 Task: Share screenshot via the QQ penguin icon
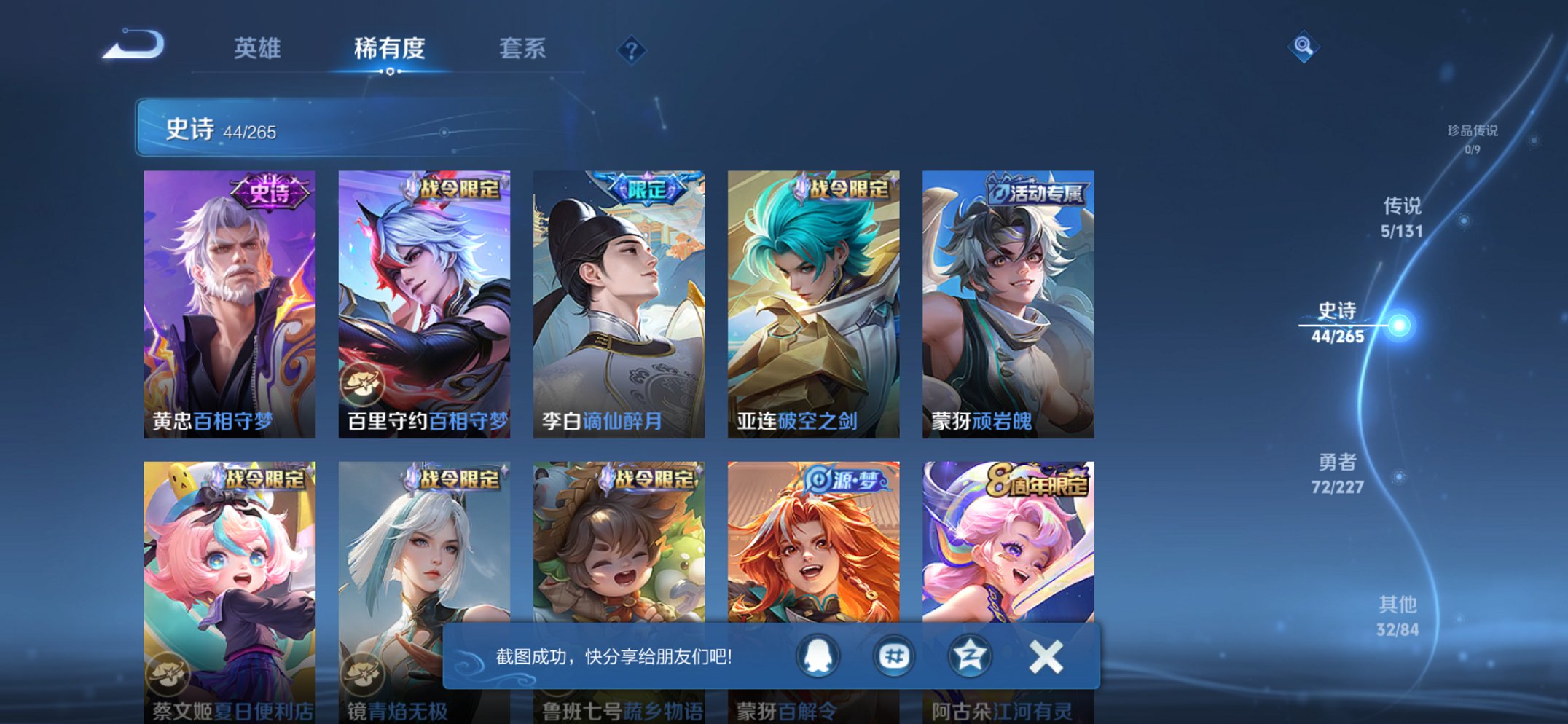point(818,656)
